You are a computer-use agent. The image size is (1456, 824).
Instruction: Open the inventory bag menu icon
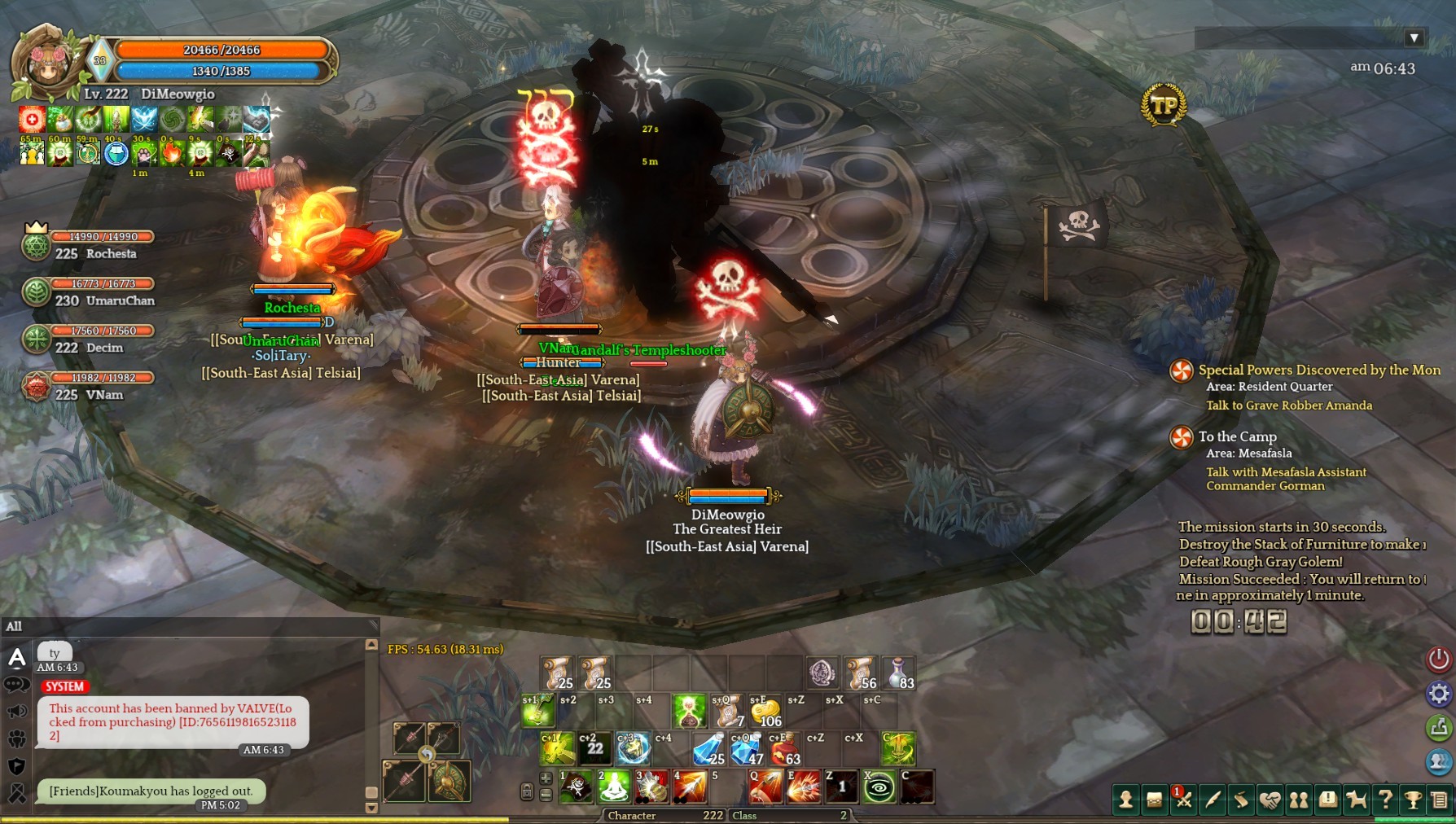pyautogui.click(x=1155, y=800)
